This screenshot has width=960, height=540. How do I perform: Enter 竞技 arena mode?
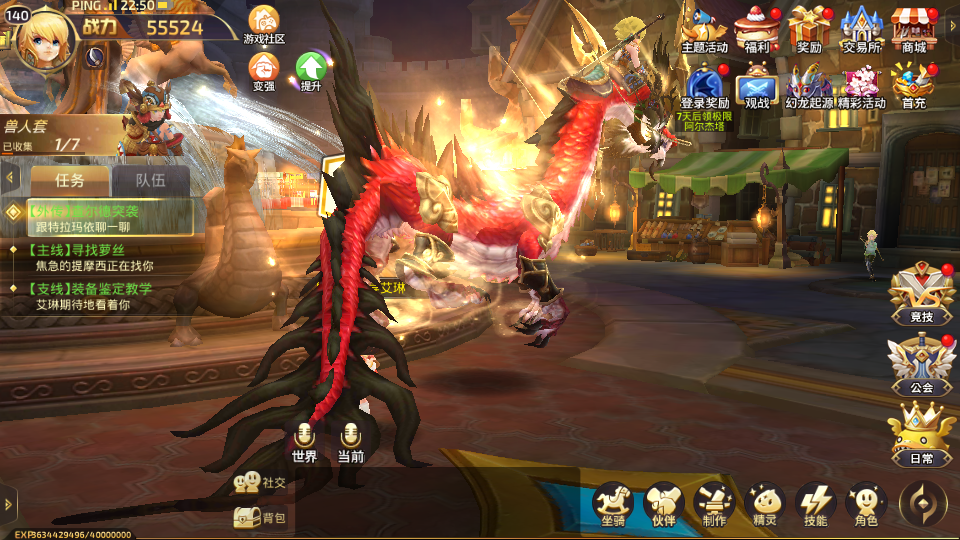(921, 293)
